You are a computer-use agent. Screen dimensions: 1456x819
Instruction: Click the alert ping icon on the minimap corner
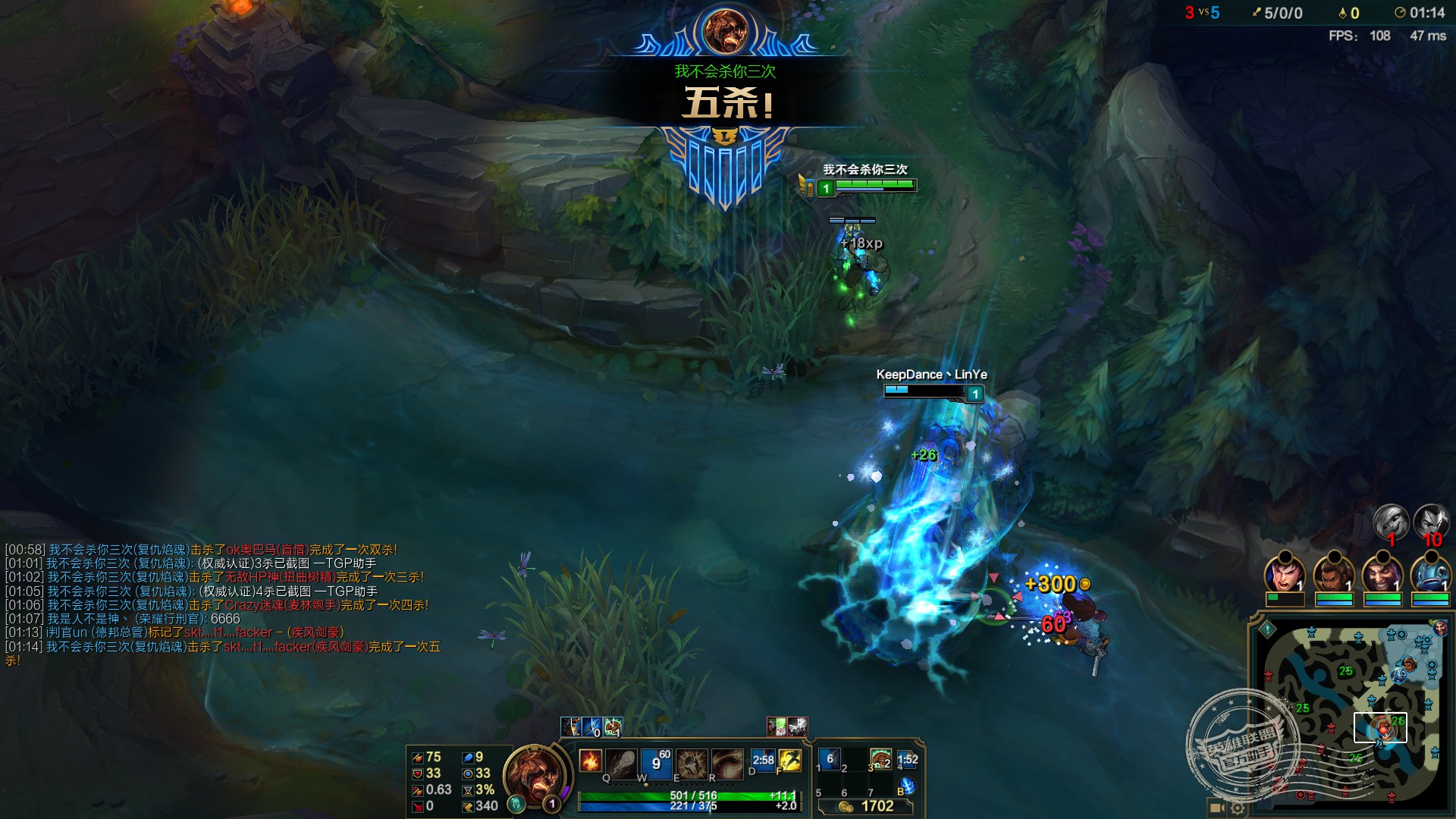[1267, 629]
